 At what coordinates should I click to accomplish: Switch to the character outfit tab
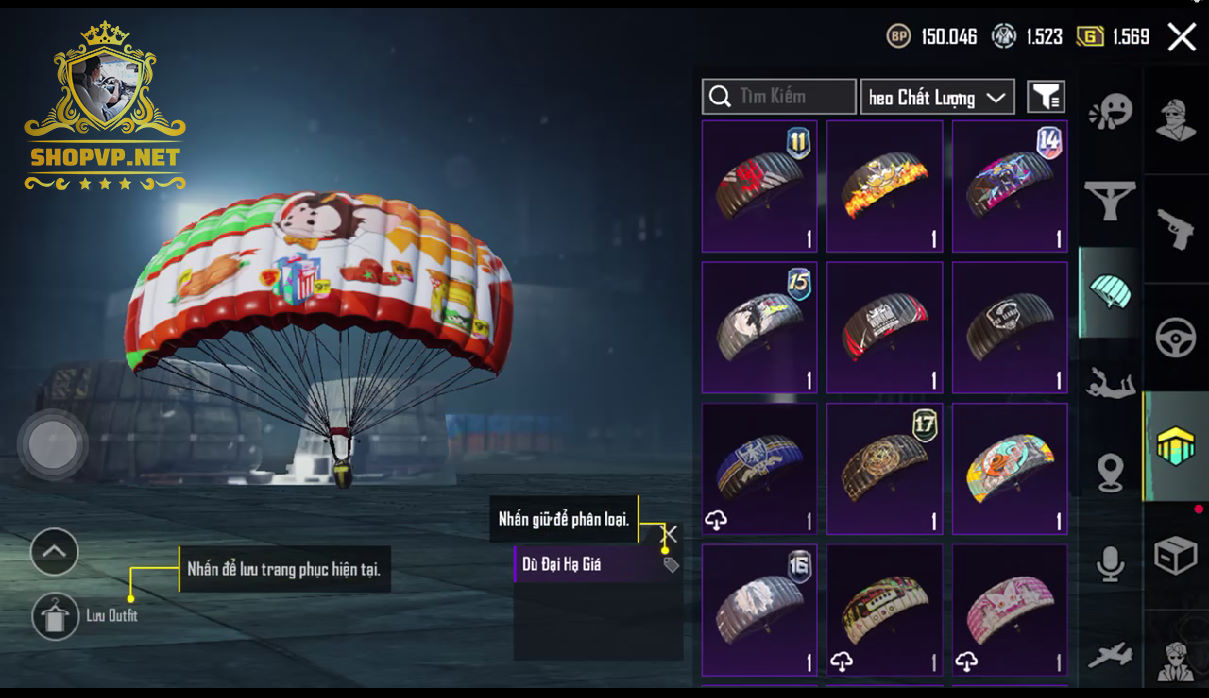click(x=1175, y=120)
